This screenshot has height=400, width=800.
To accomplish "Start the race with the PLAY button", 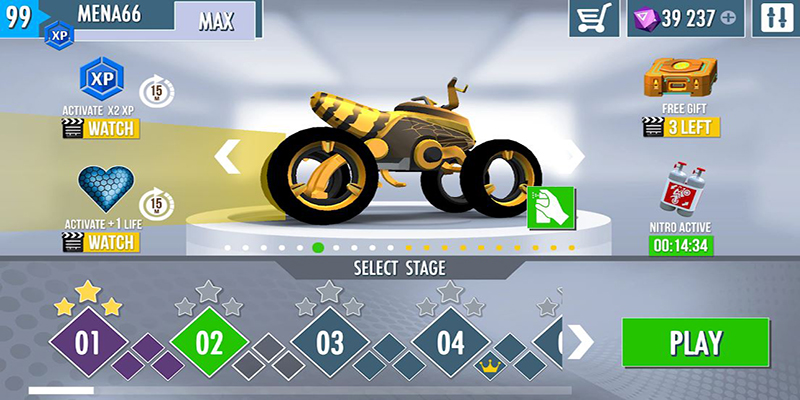I will click(x=695, y=342).
